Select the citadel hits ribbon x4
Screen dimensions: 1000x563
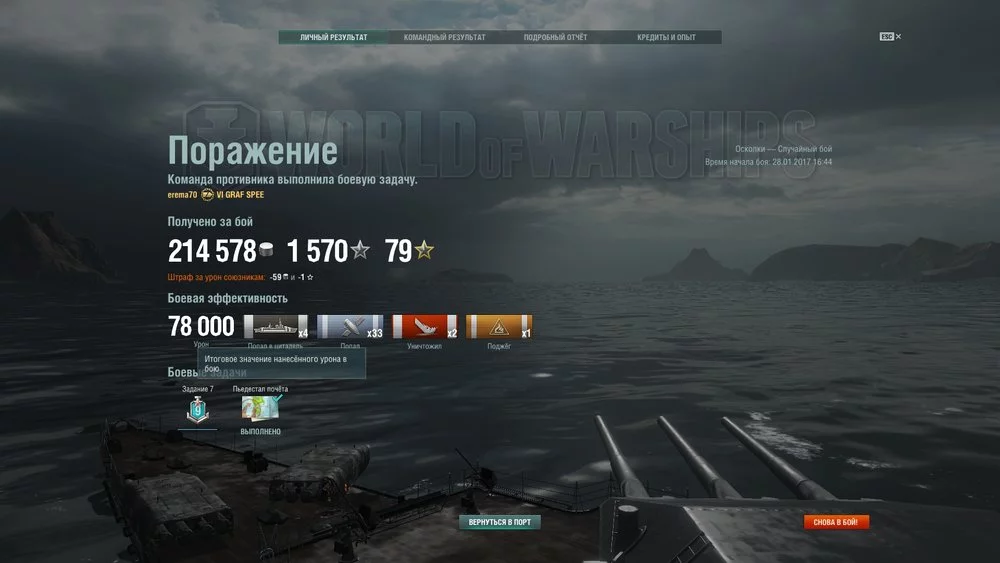pos(276,327)
